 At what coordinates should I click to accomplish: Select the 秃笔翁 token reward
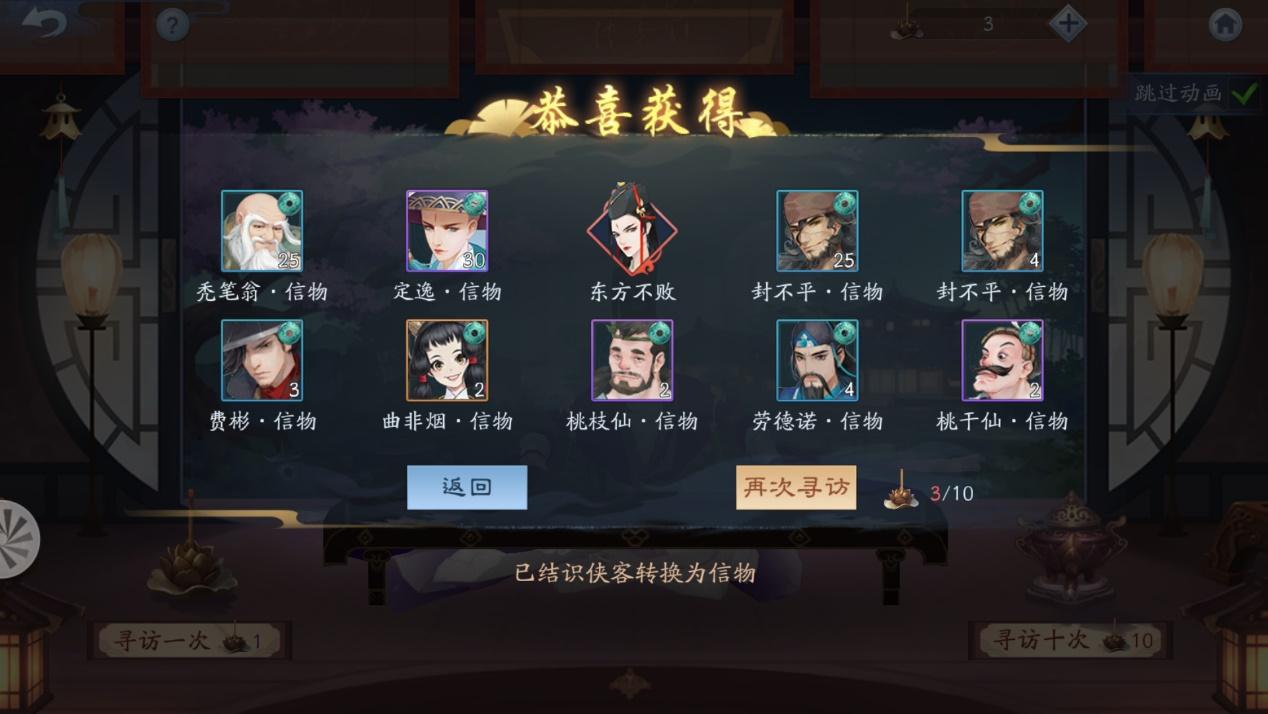[262, 231]
